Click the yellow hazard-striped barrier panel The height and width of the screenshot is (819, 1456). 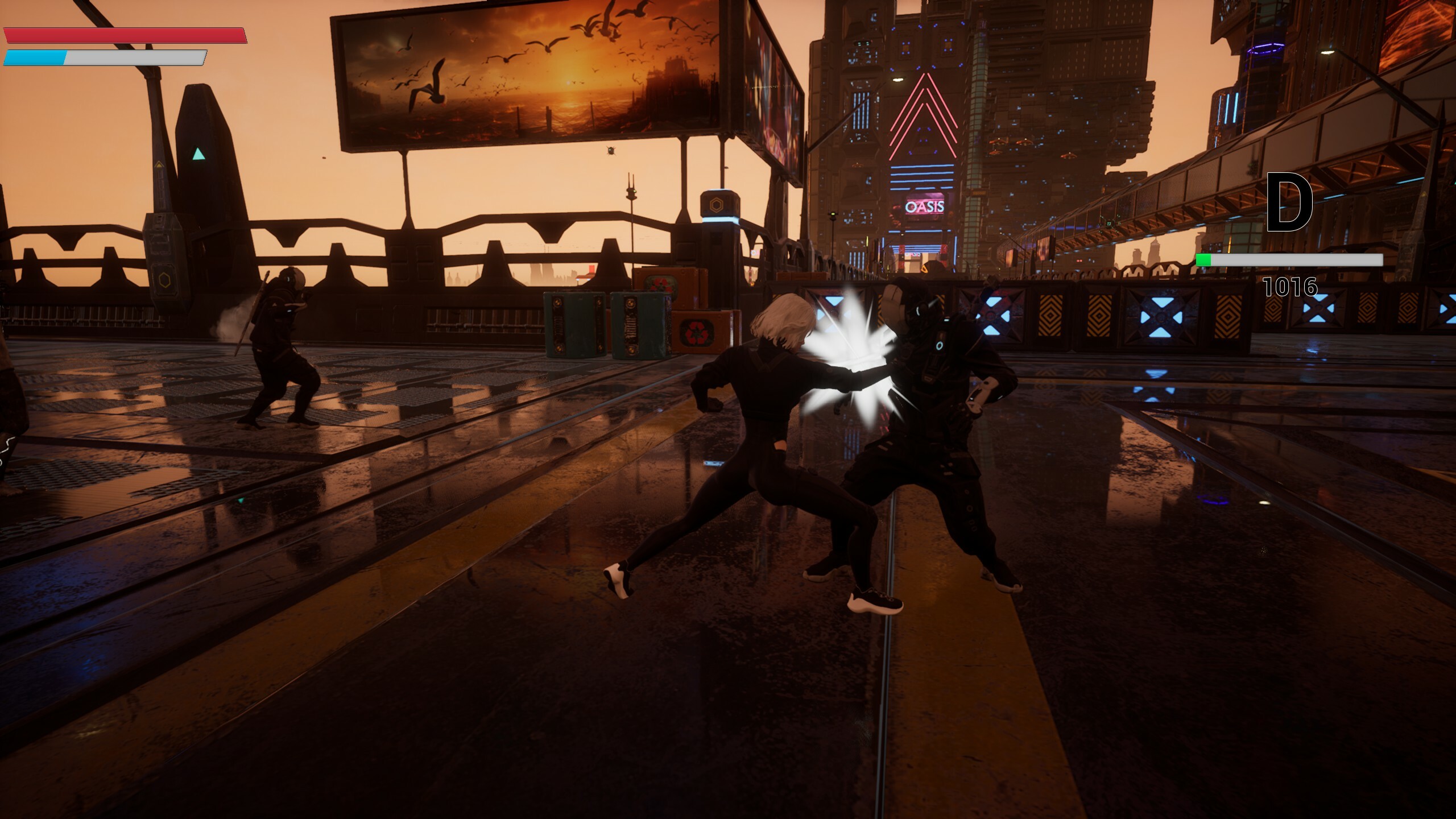point(1050,316)
